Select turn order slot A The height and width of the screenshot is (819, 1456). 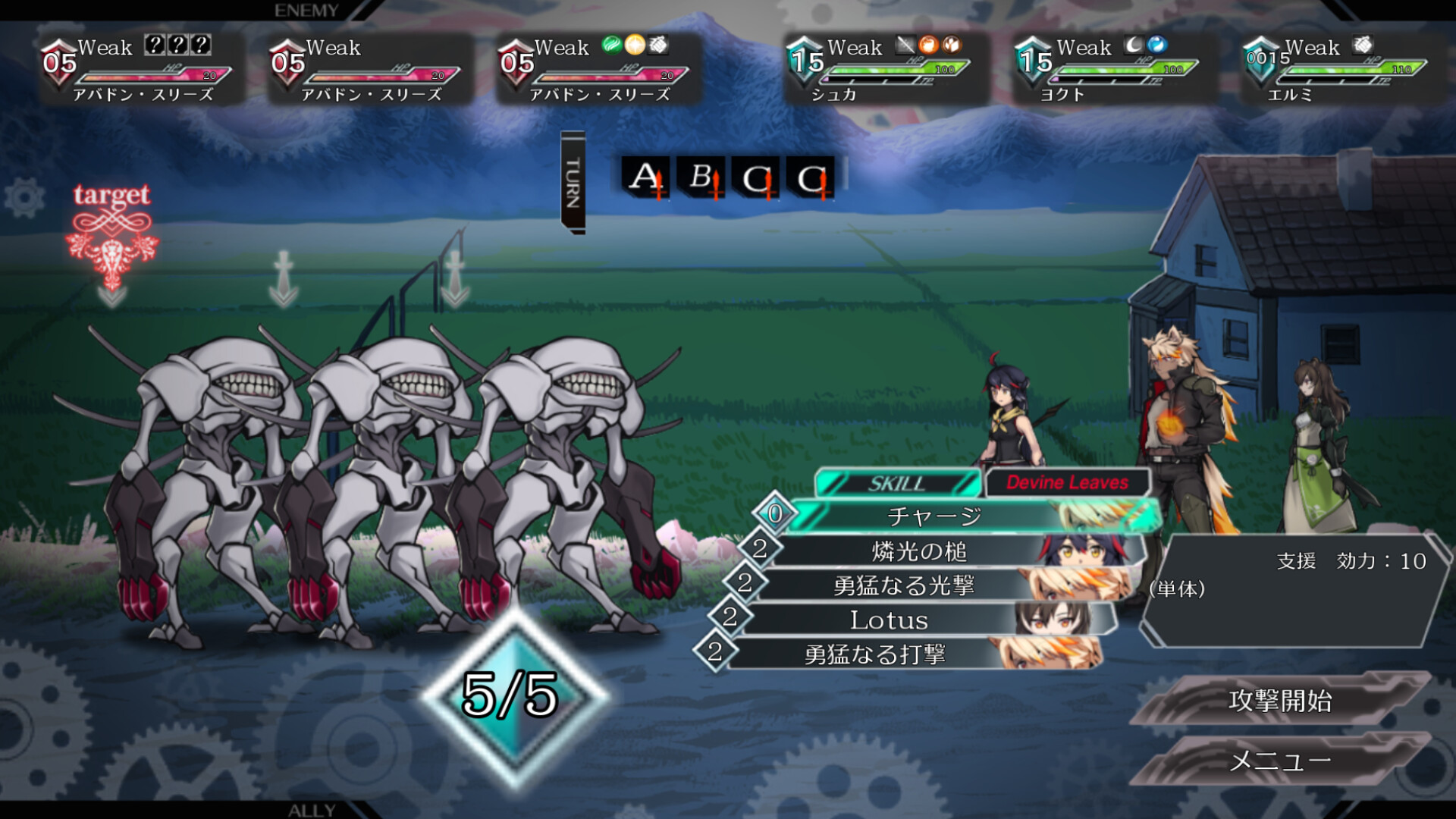coord(645,178)
